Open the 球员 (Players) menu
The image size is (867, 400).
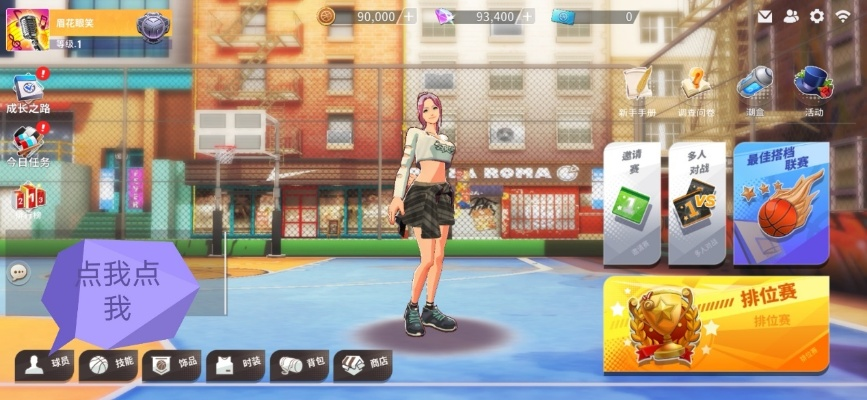click(45, 364)
